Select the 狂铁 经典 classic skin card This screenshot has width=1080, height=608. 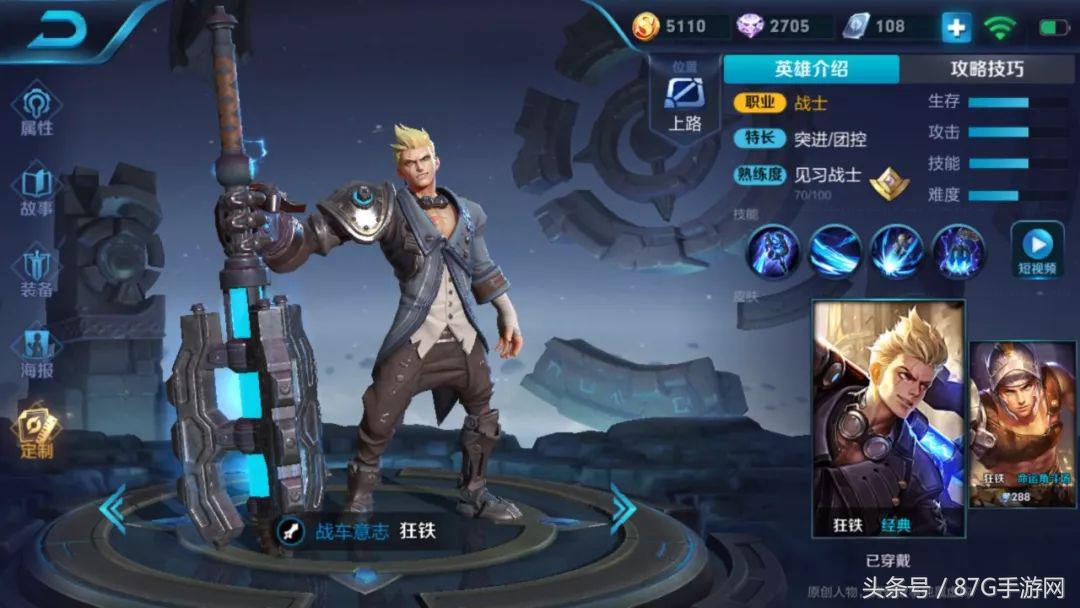[x=888, y=420]
